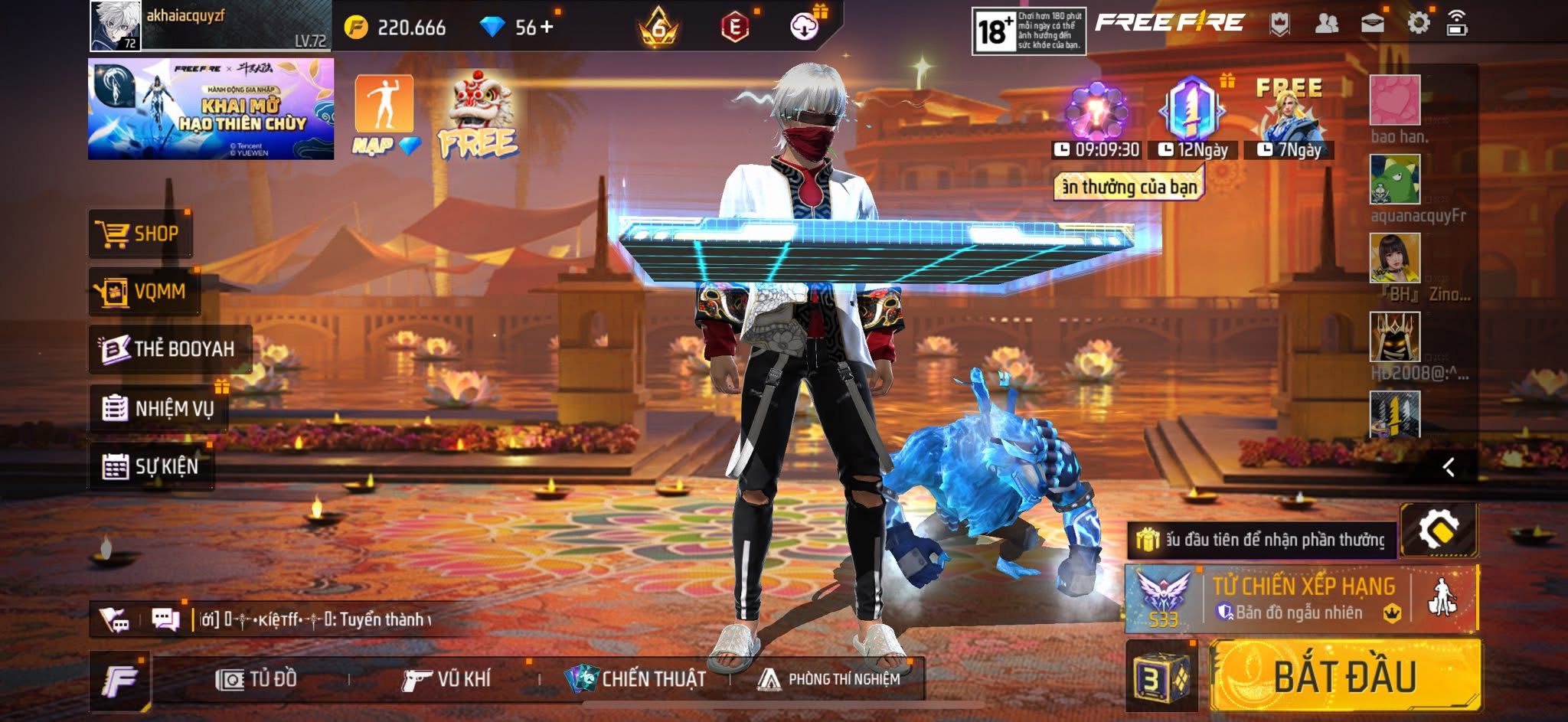Screen dimensions: 1568x722
Task: Select friend bao han. avatar
Action: (1395, 100)
